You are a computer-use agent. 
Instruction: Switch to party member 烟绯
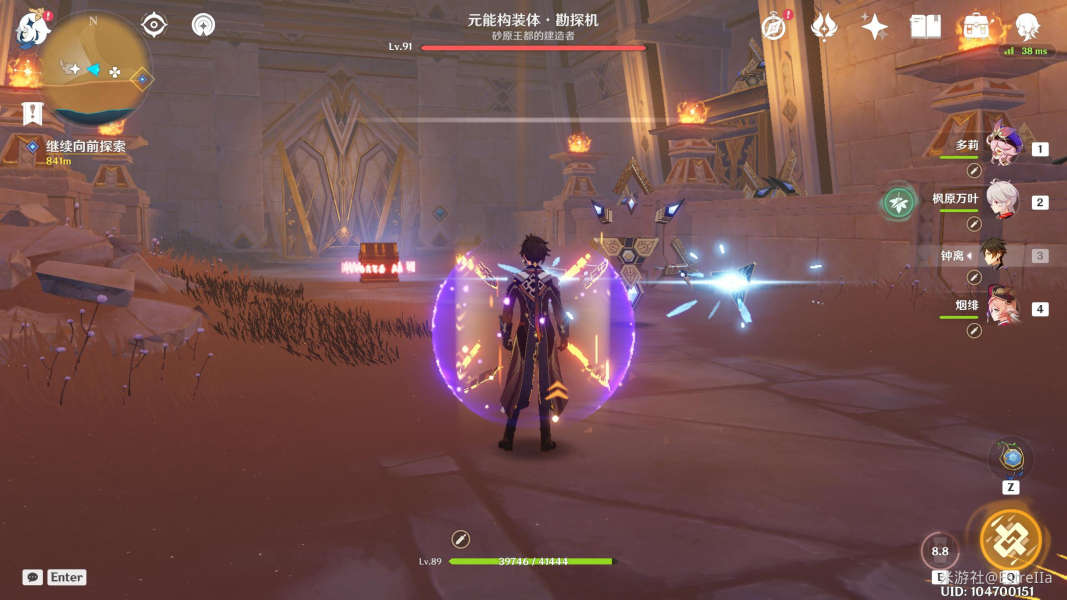point(1001,308)
